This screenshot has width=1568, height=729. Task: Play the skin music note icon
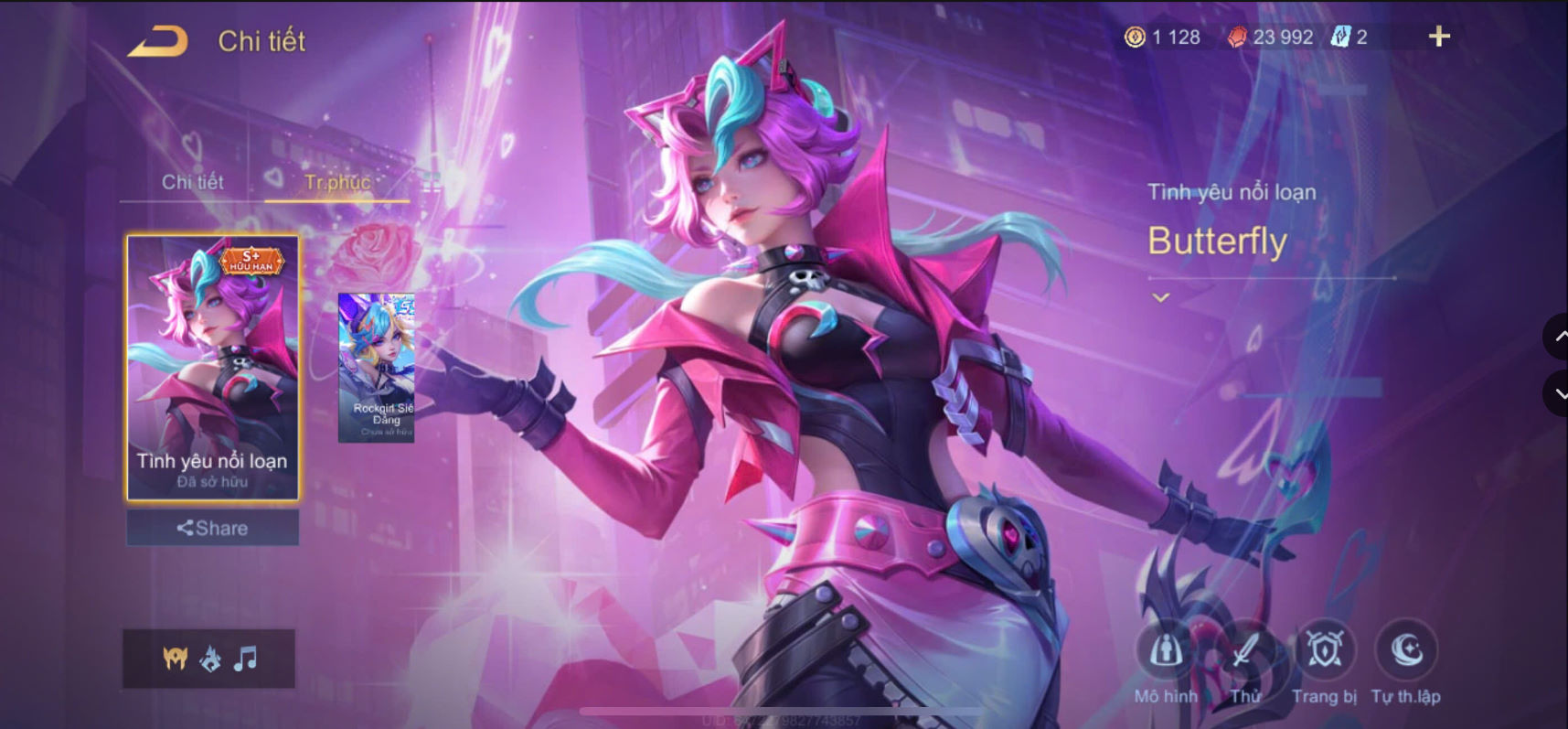245,658
